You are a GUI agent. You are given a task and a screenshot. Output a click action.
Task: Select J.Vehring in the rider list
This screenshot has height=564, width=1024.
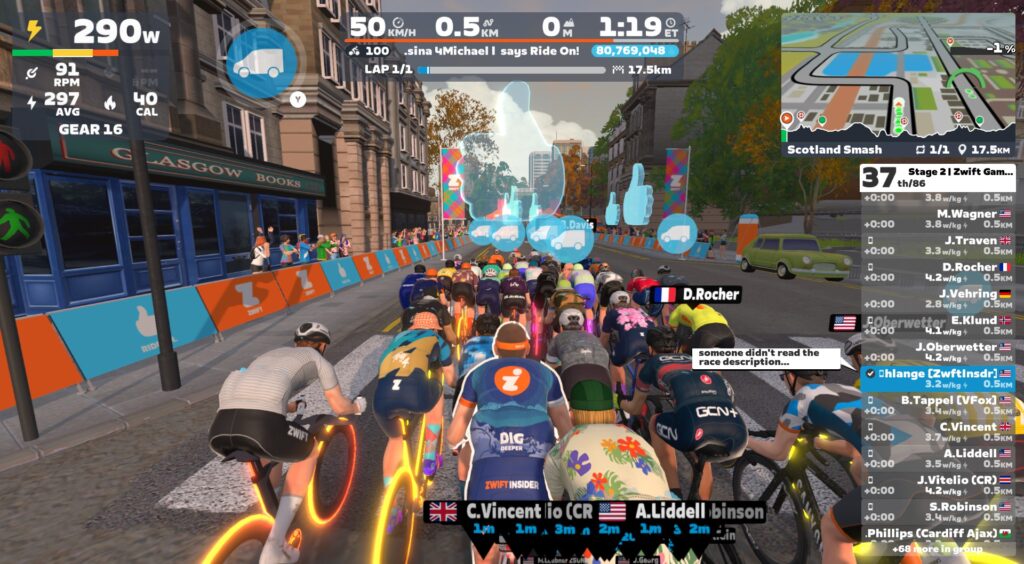tap(938, 299)
